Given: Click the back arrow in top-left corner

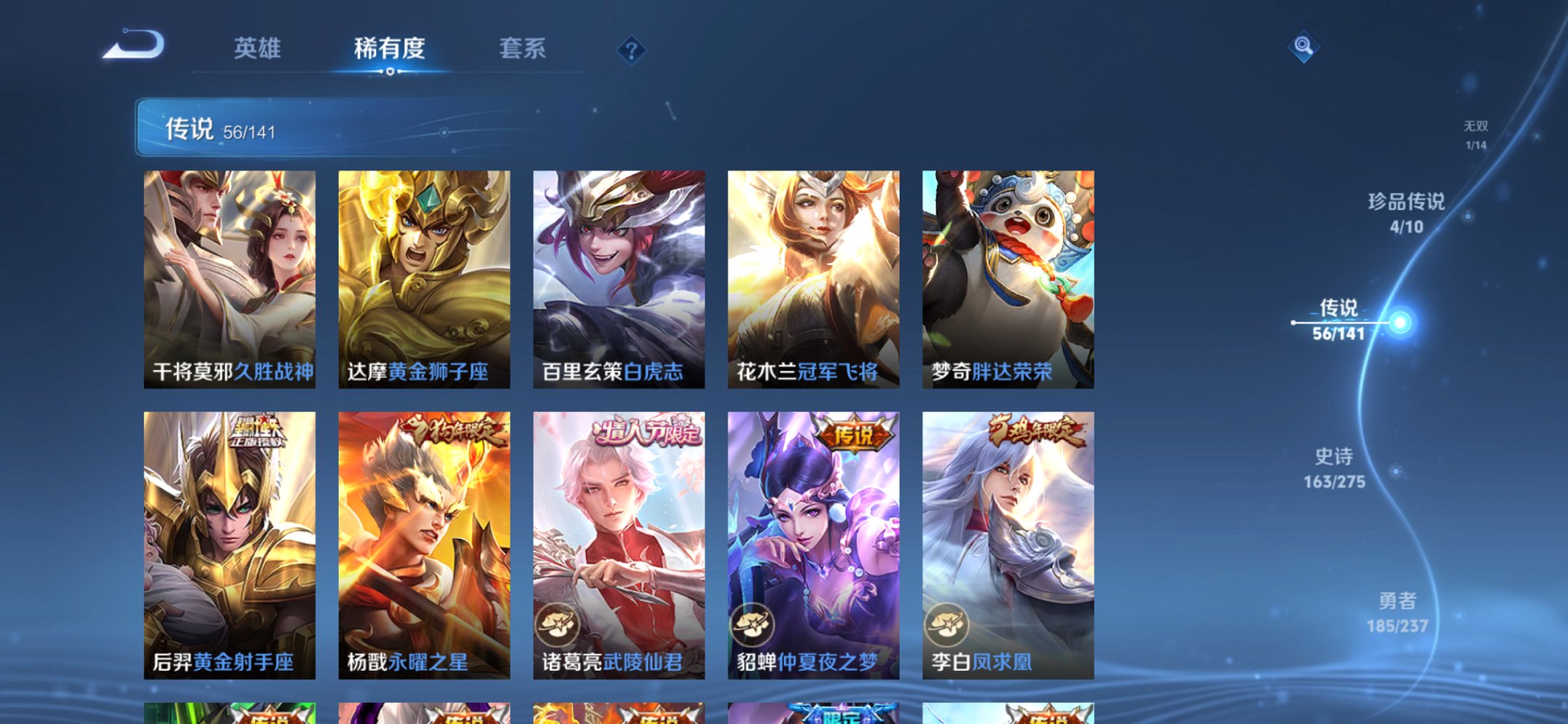Looking at the screenshot, I should (x=133, y=46).
